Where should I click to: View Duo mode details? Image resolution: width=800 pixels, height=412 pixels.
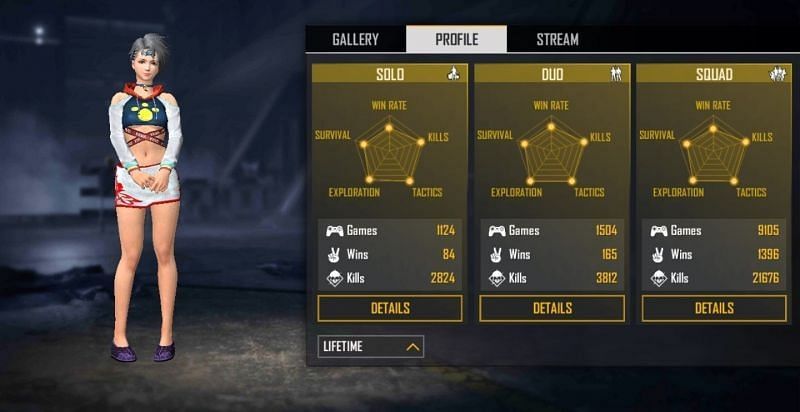click(x=552, y=308)
